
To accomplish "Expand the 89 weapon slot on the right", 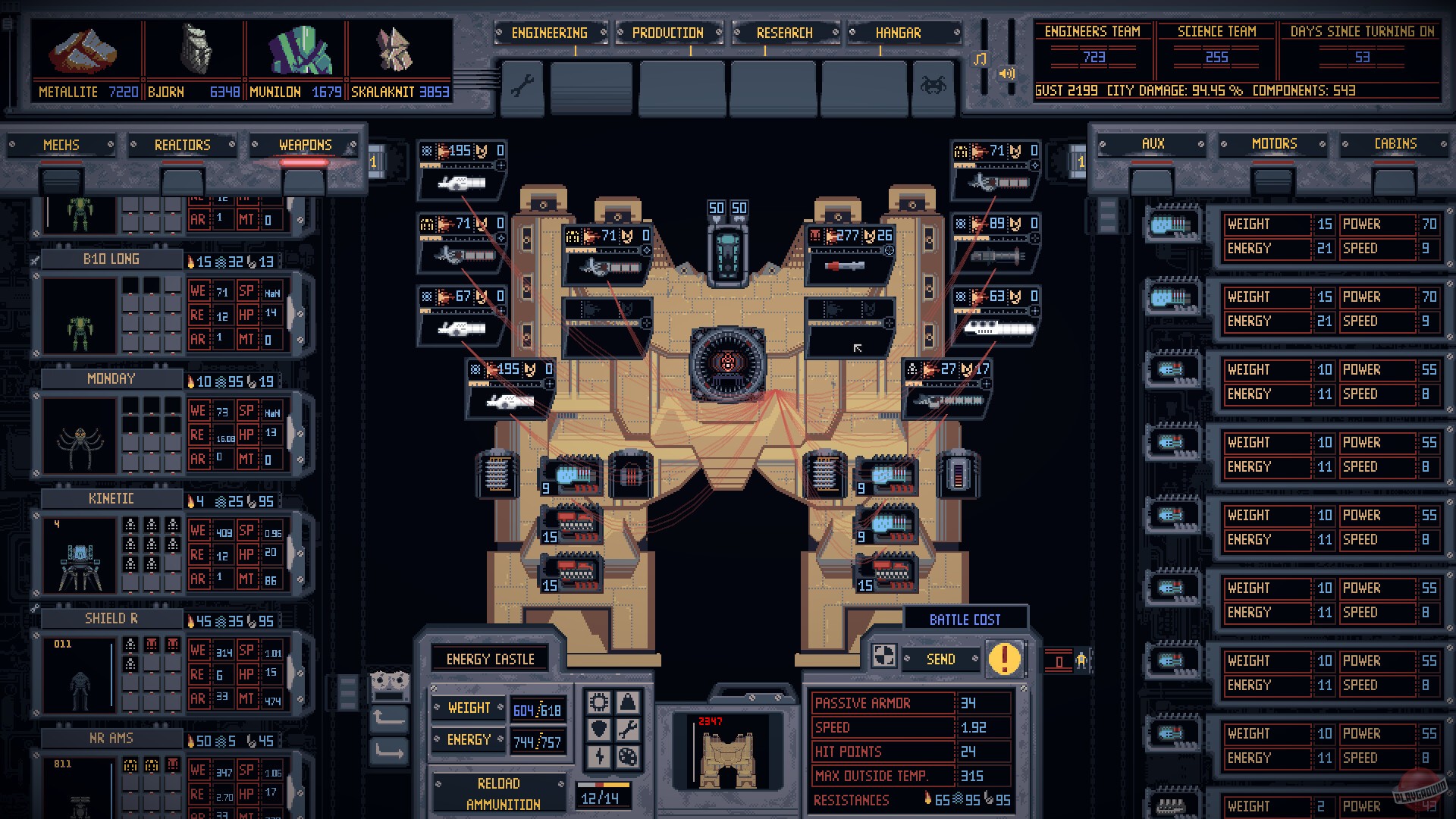I will pyautogui.click(x=1034, y=237).
